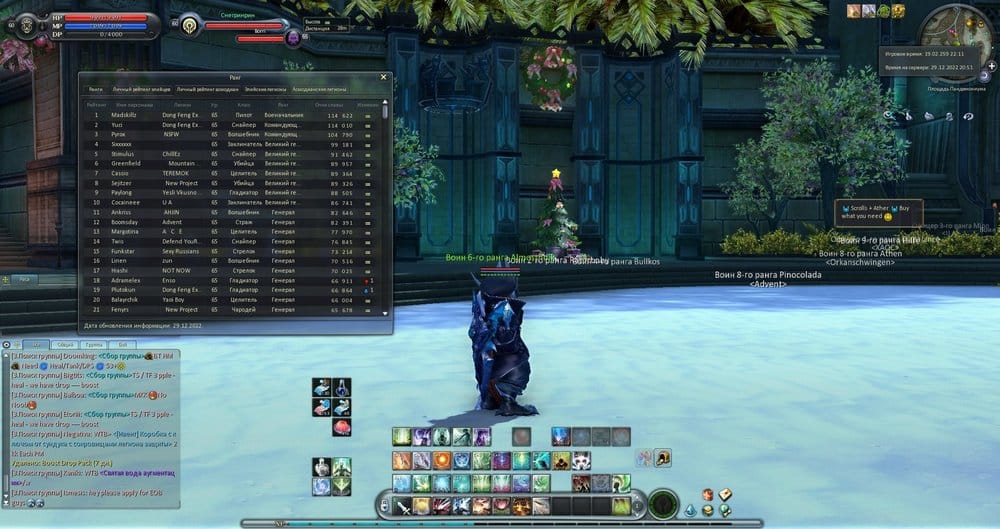Image resolution: width=1000 pixels, height=529 pixels.
Task: Open the Асмодианские легионы tab
Action: [x=321, y=89]
